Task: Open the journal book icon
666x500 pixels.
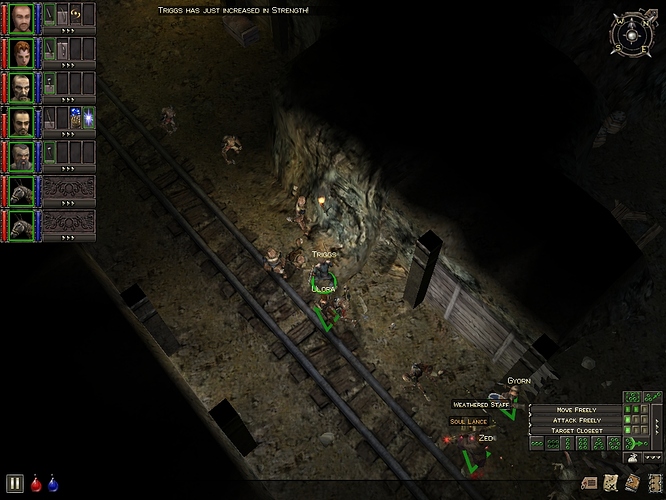Action: click(631, 483)
